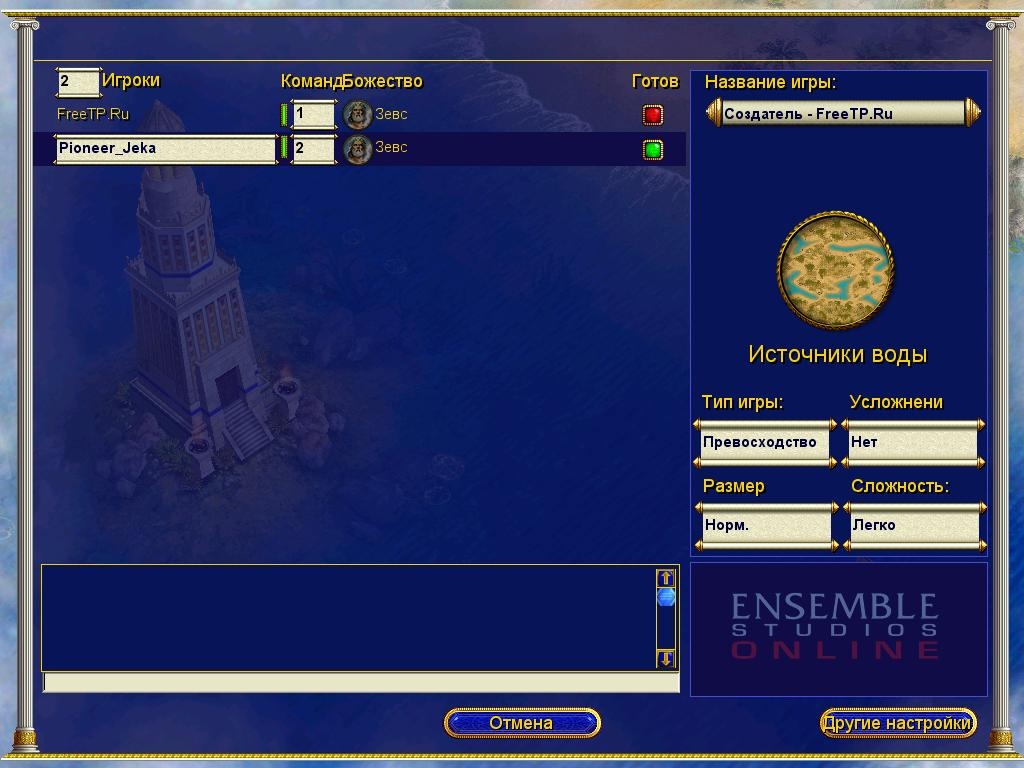Open Другие настройки settings
The image size is (1024, 768).
[897, 723]
